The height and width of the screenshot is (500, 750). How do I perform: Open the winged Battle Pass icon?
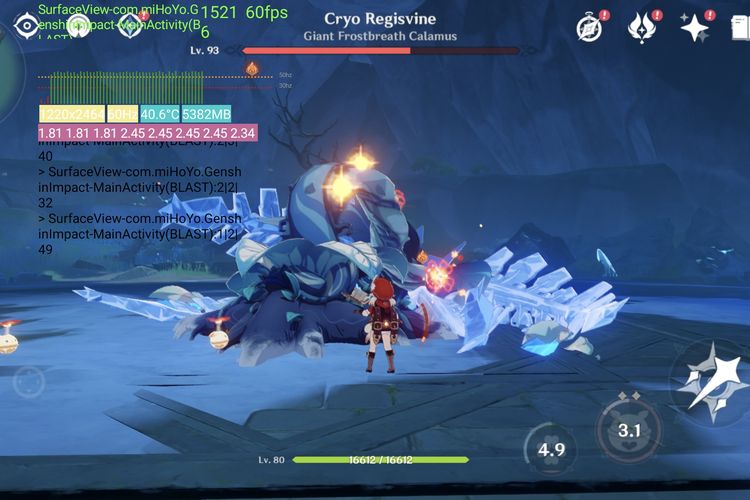[x=641, y=28]
